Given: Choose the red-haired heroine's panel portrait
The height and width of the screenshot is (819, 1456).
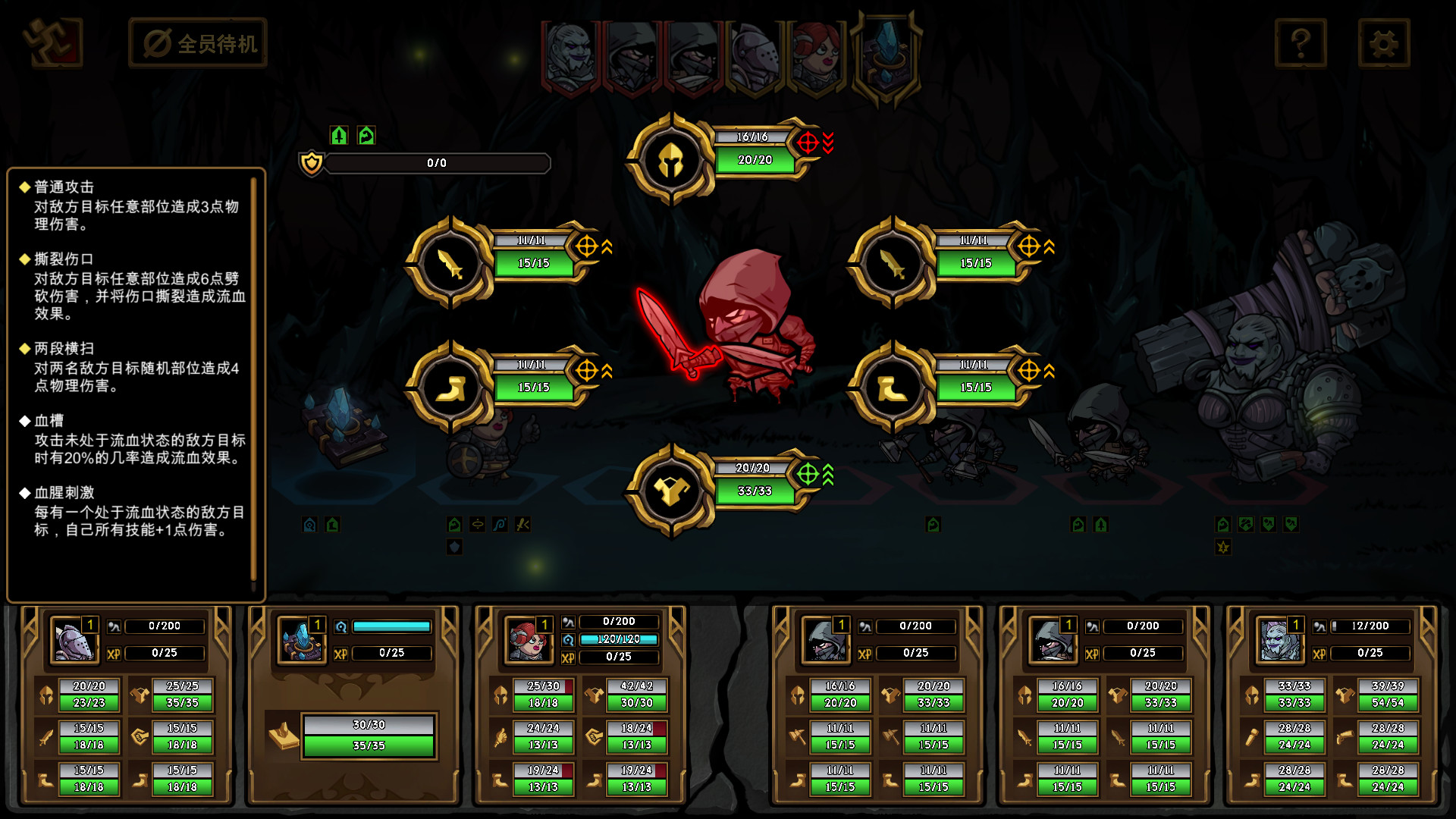Looking at the screenshot, I should pyautogui.click(x=529, y=641).
